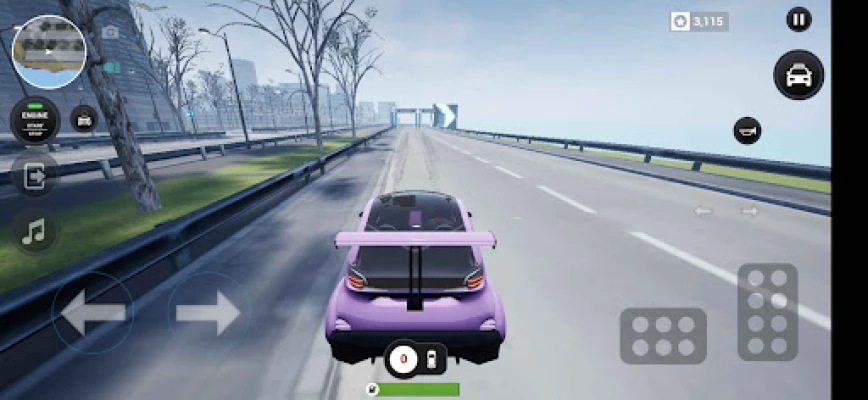Activate the left turn signal arrow
The height and width of the screenshot is (400, 868).
click(704, 211)
